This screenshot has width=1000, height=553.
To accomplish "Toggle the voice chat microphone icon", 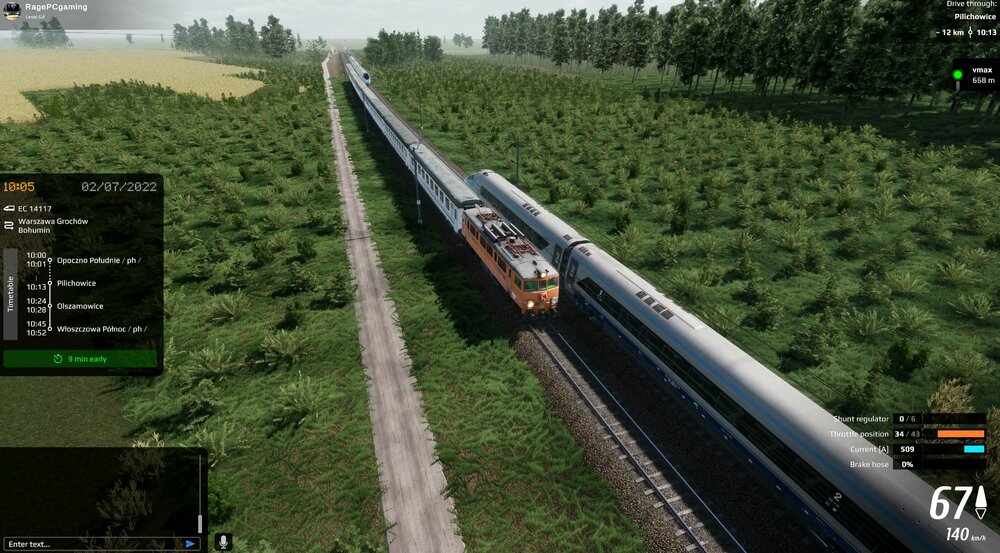I will (222, 541).
